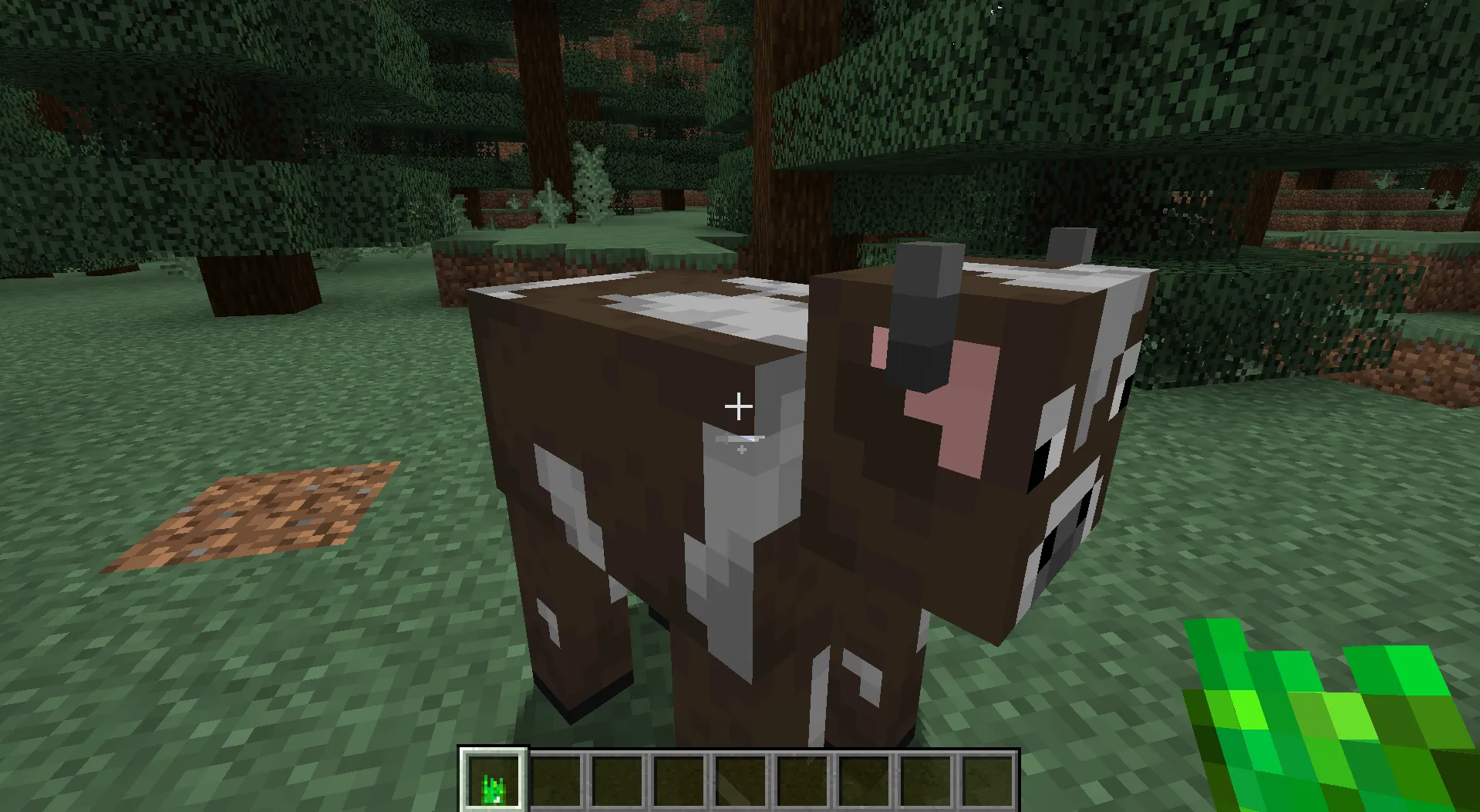
Task: Click the tall tree trunk behind the cow
Action: (x=794, y=116)
